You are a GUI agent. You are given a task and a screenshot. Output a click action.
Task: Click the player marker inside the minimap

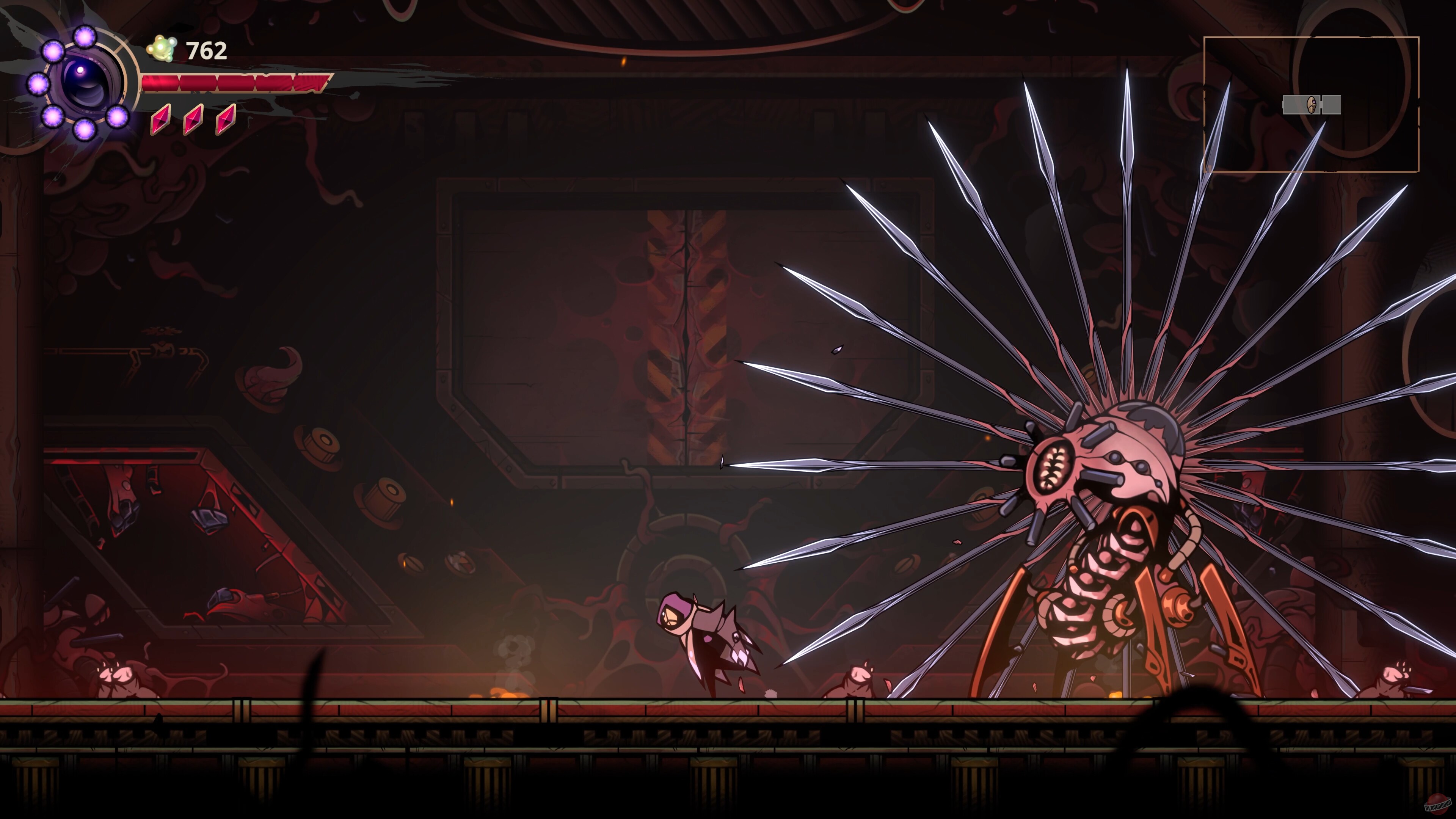point(1311,105)
